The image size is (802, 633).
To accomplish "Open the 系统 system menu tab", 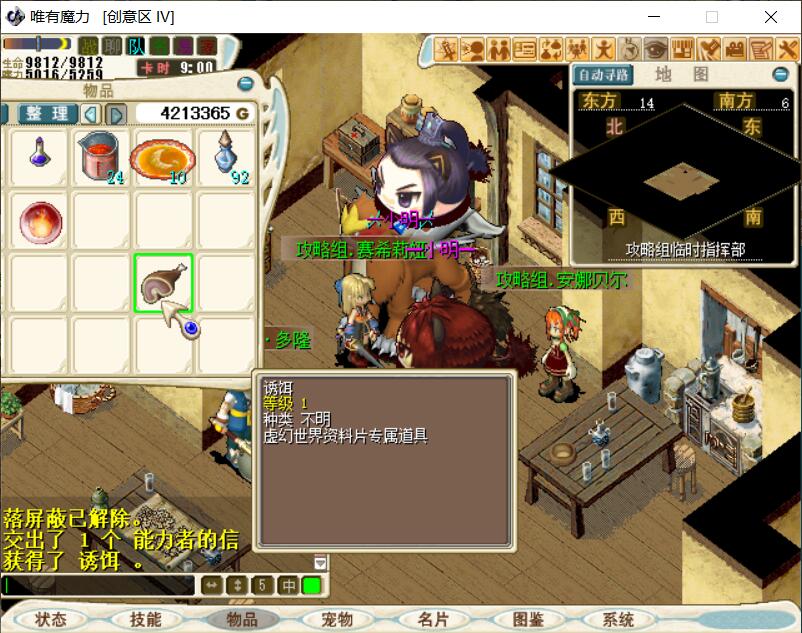I will (618, 620).
